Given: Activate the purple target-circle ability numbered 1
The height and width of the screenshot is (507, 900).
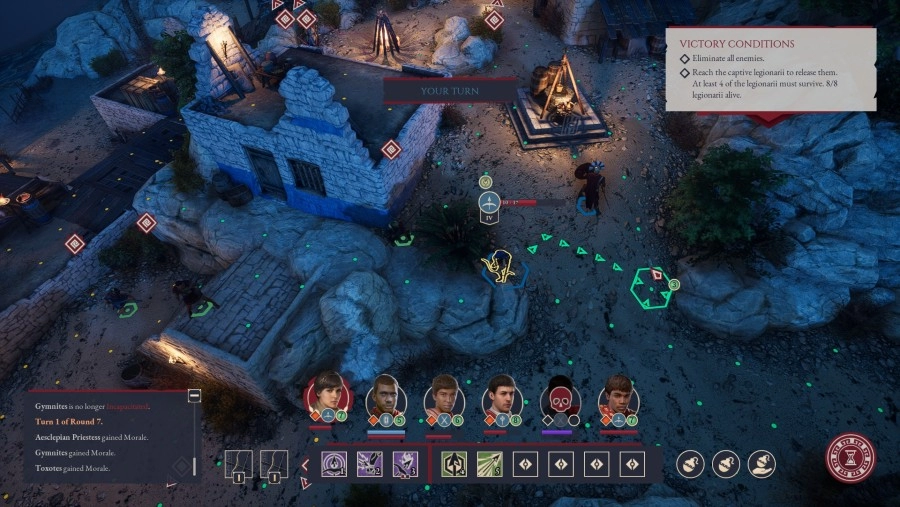Looking at the screenshot, I should coord(334,464).
